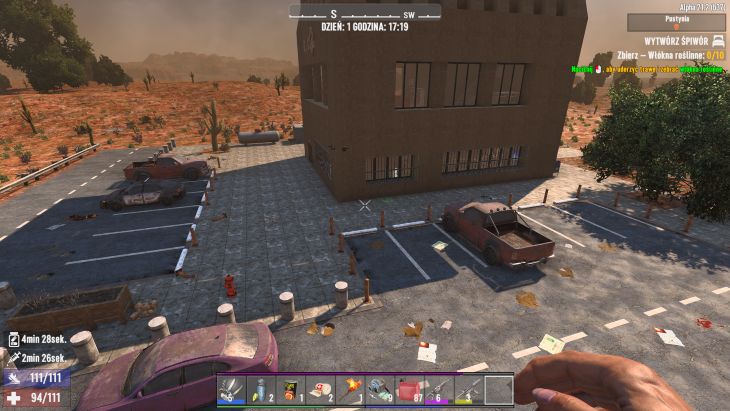The image size is (730, 411).
Task: Choose the canned food hotbar slot
Action: 291,388
